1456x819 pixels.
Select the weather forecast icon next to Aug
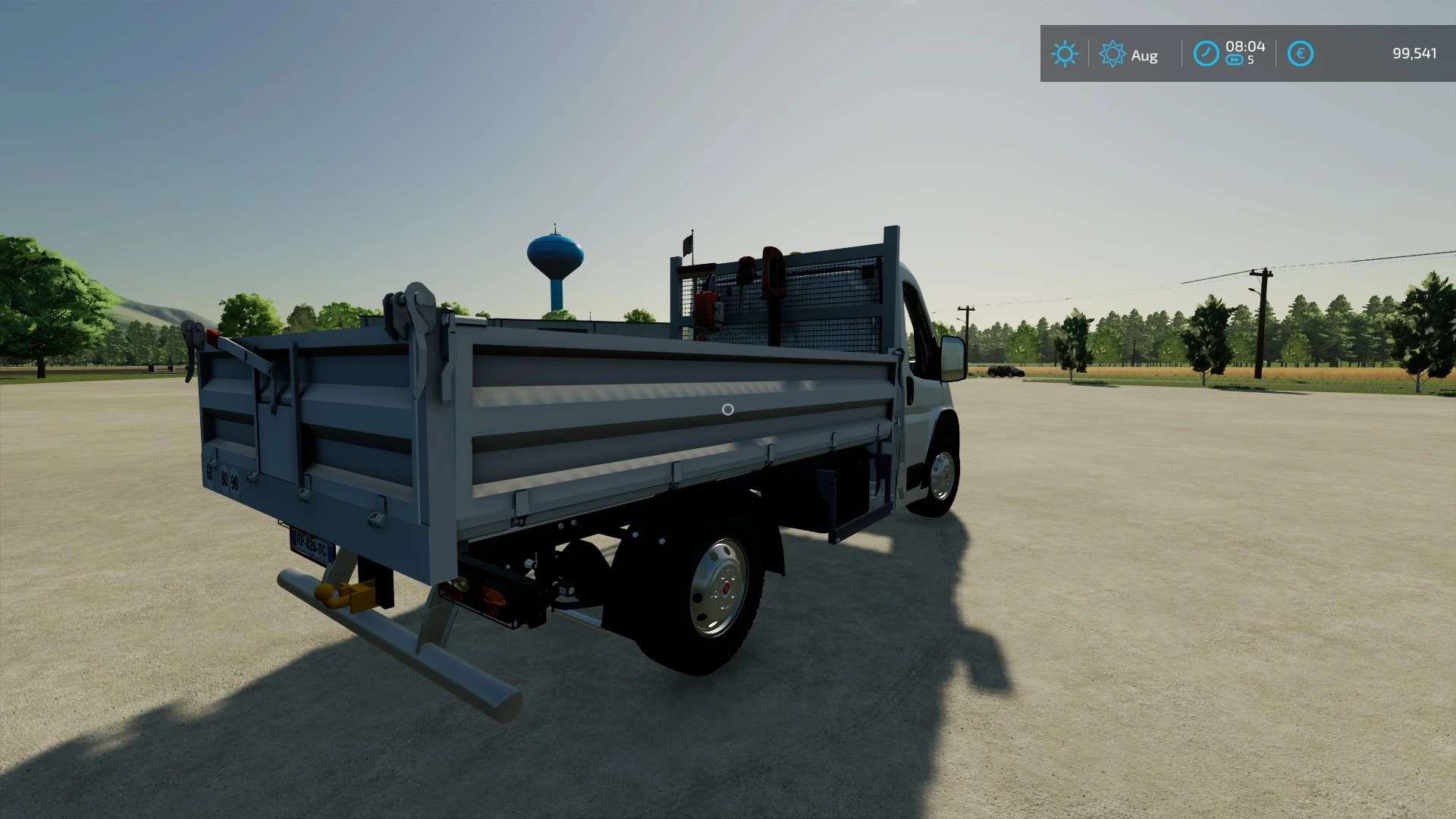1112,54
